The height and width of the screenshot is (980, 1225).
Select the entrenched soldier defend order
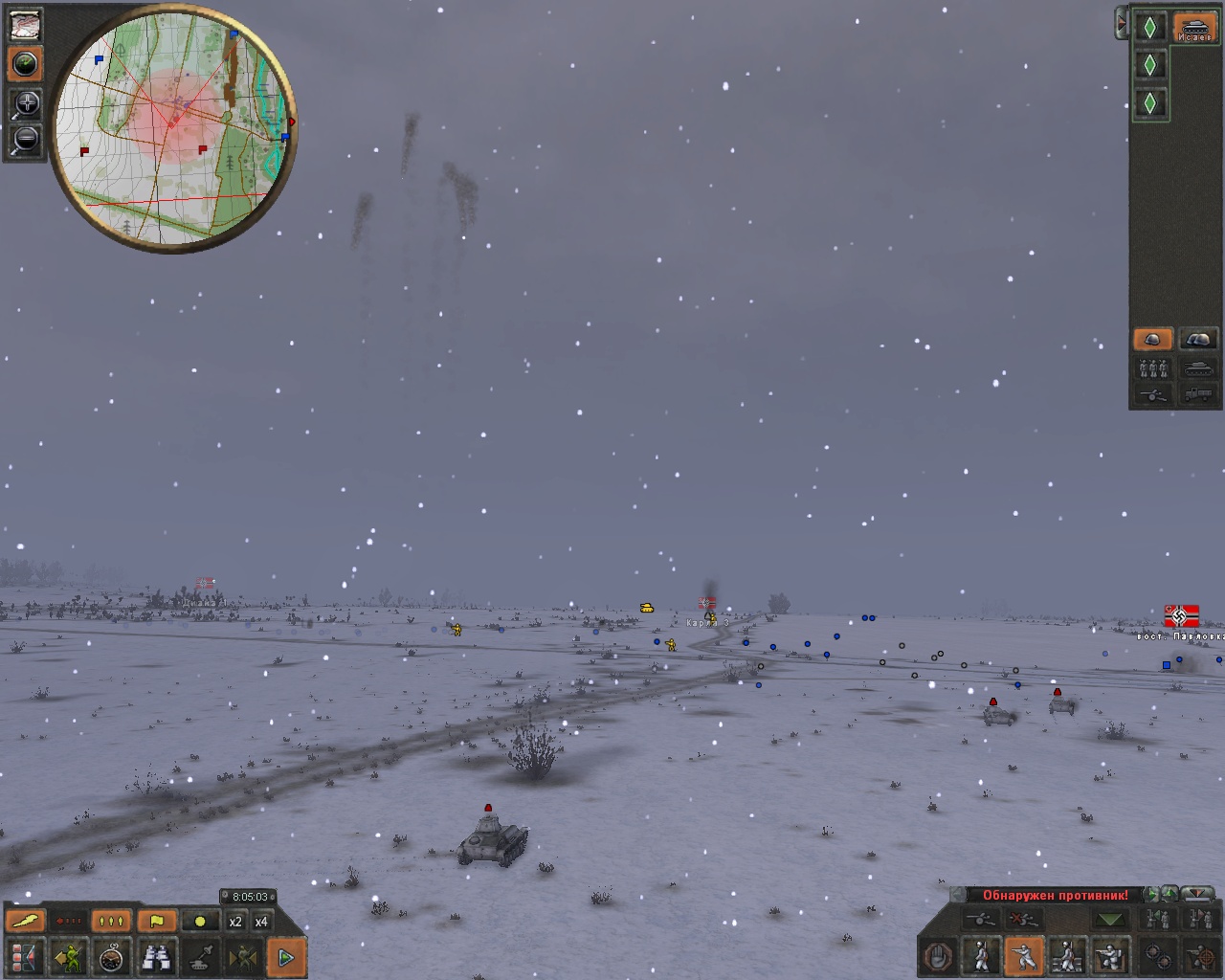(x=1110, y=956)
